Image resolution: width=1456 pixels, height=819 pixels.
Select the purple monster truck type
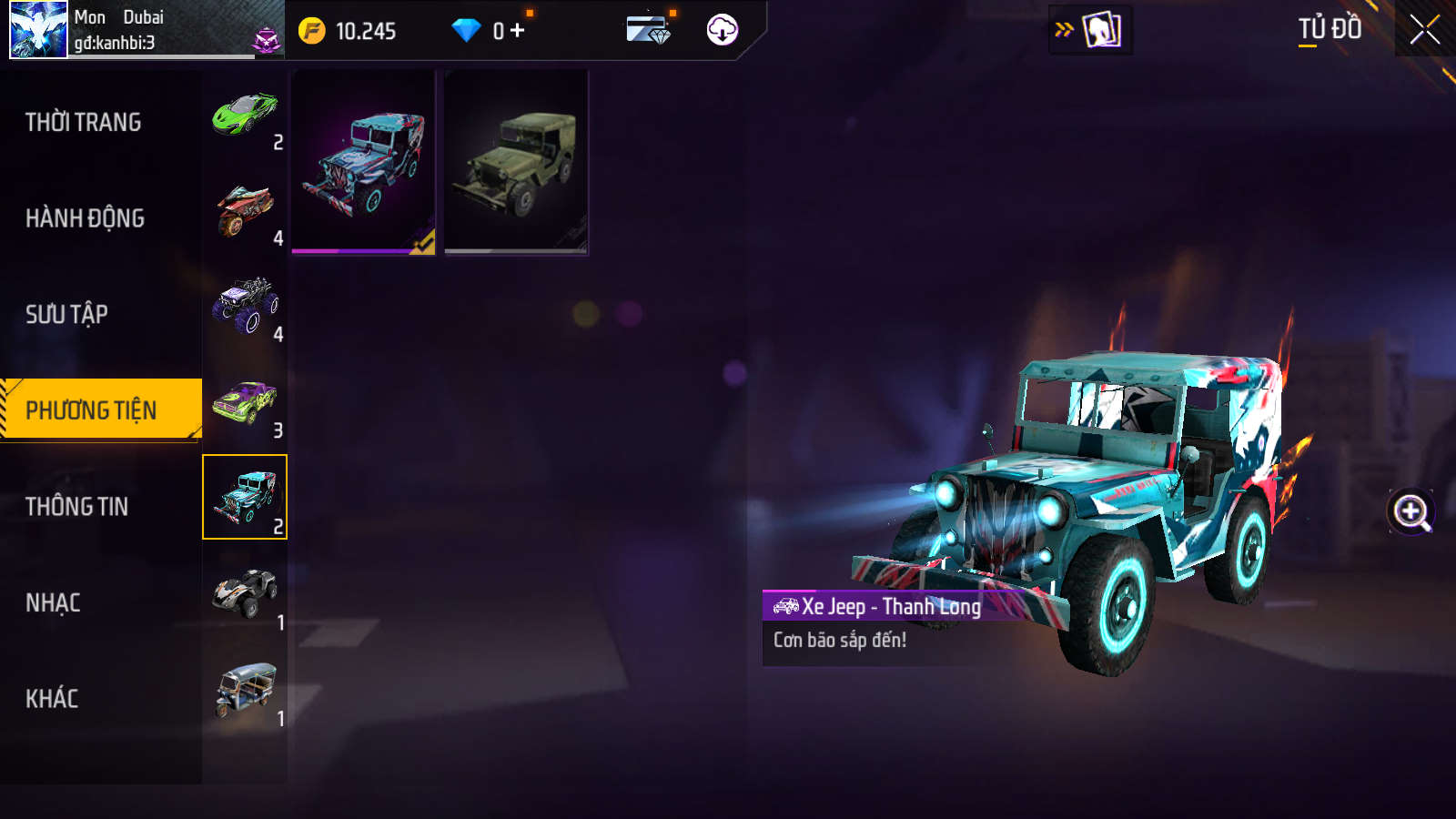(245, 307)
